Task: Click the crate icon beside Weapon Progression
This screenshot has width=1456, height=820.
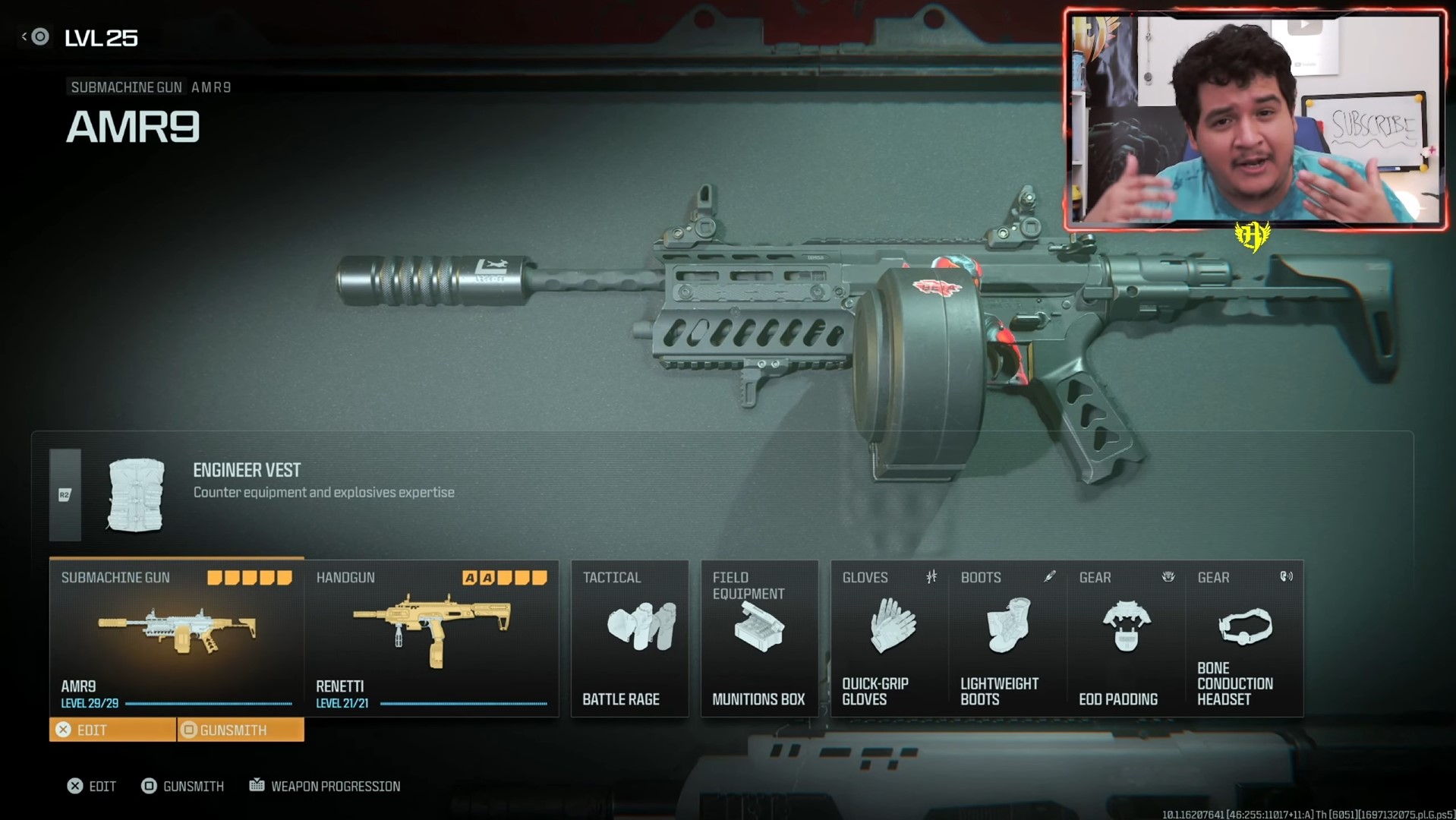Action: 257,786
